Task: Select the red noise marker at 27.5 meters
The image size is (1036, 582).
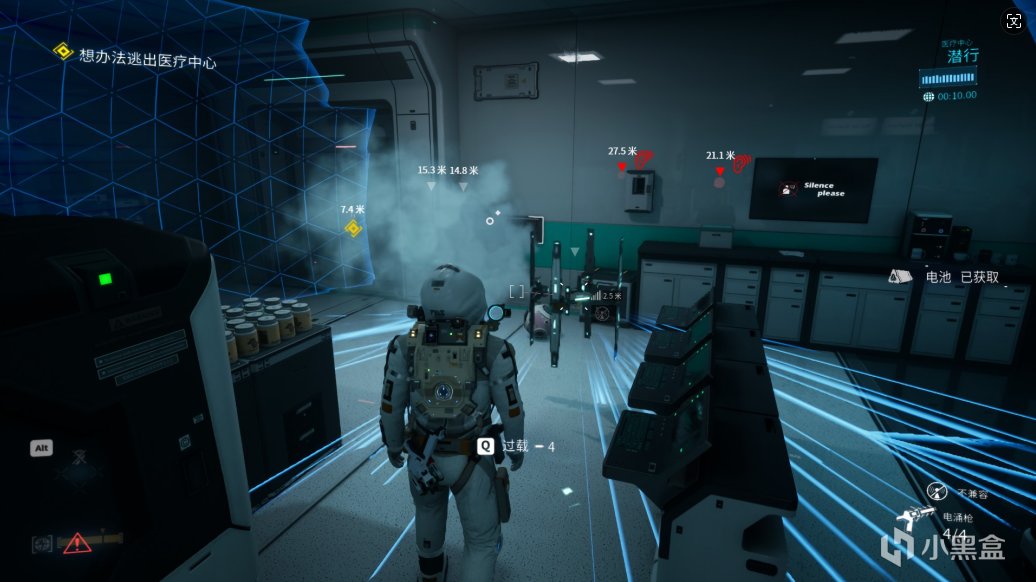Action: tap(643, 158)
